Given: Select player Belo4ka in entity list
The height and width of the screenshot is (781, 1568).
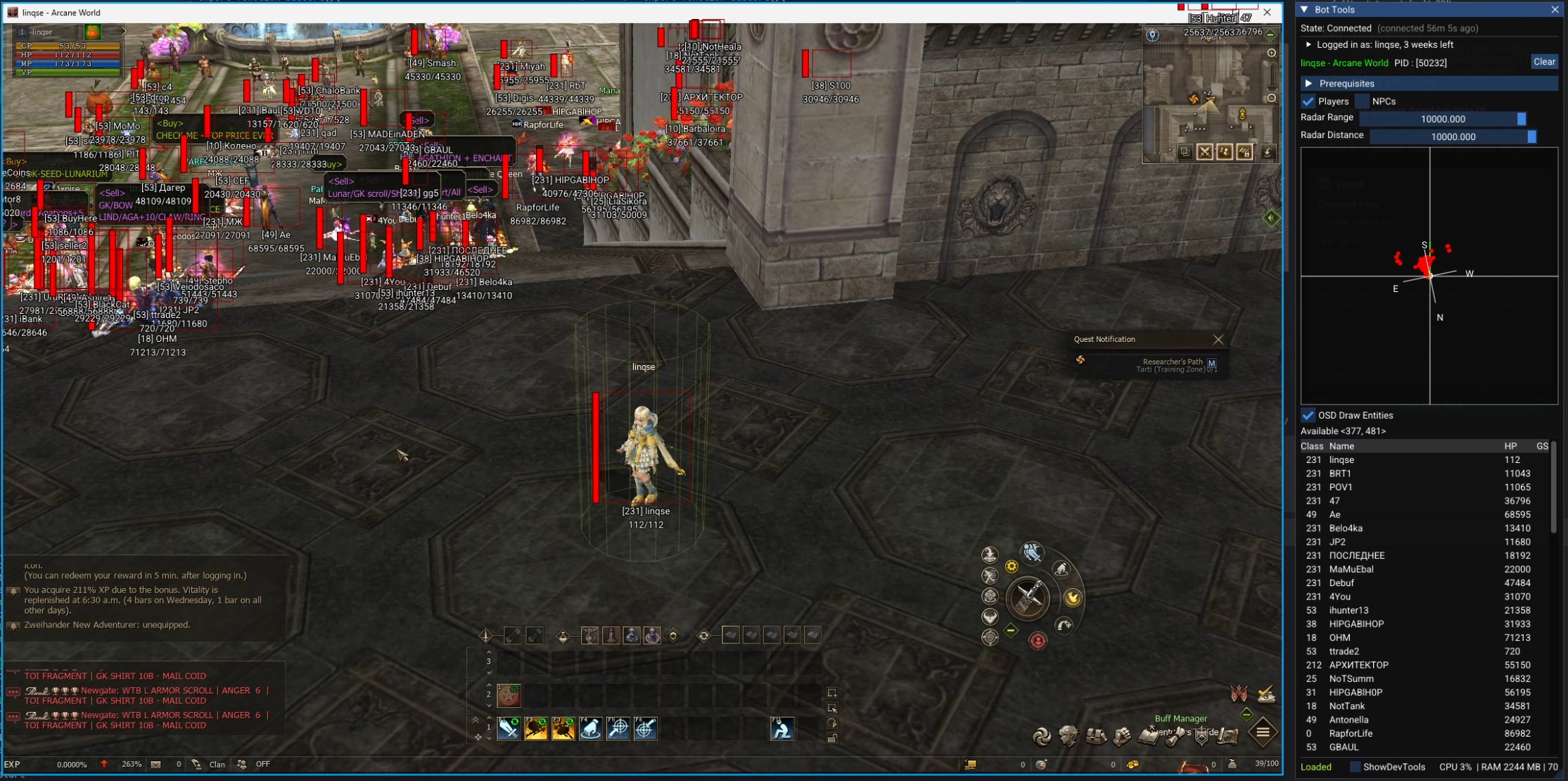Looking at the screenshot, I should click(1346, 528).
